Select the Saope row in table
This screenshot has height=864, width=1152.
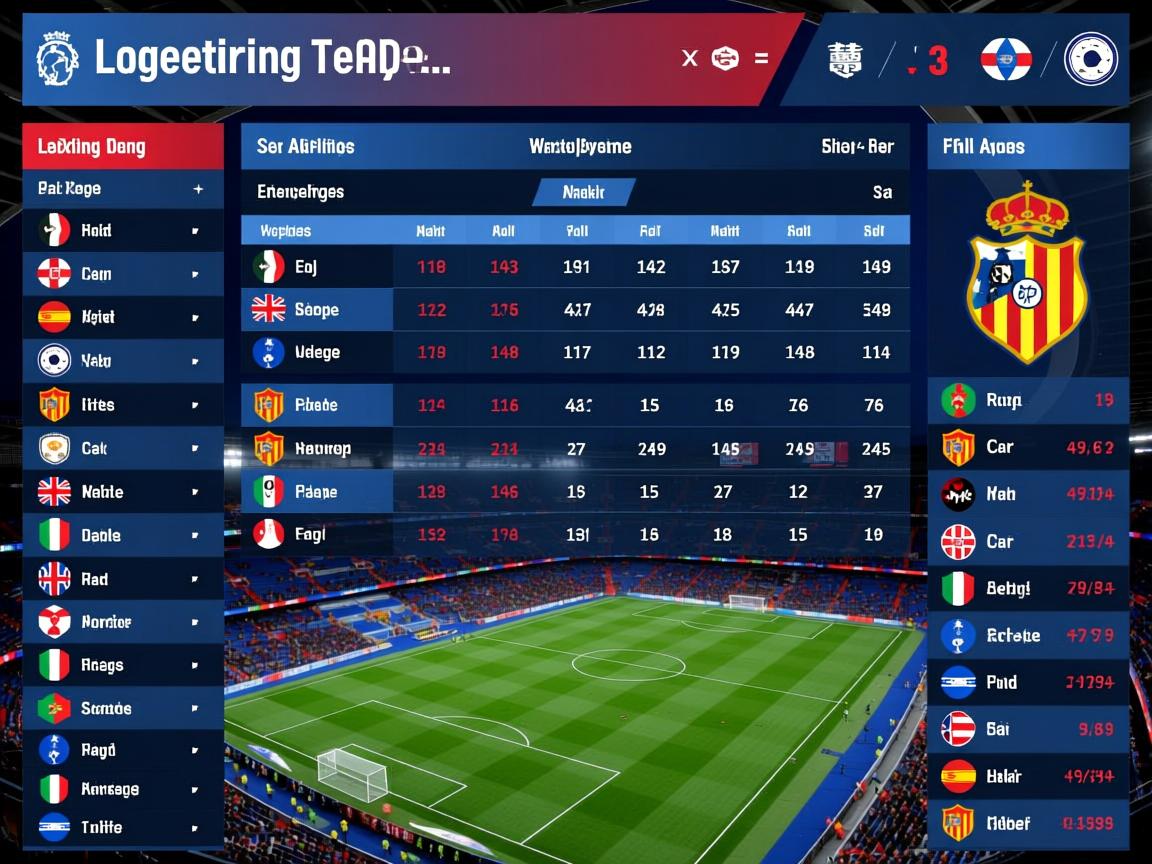[x=317, y=310]
